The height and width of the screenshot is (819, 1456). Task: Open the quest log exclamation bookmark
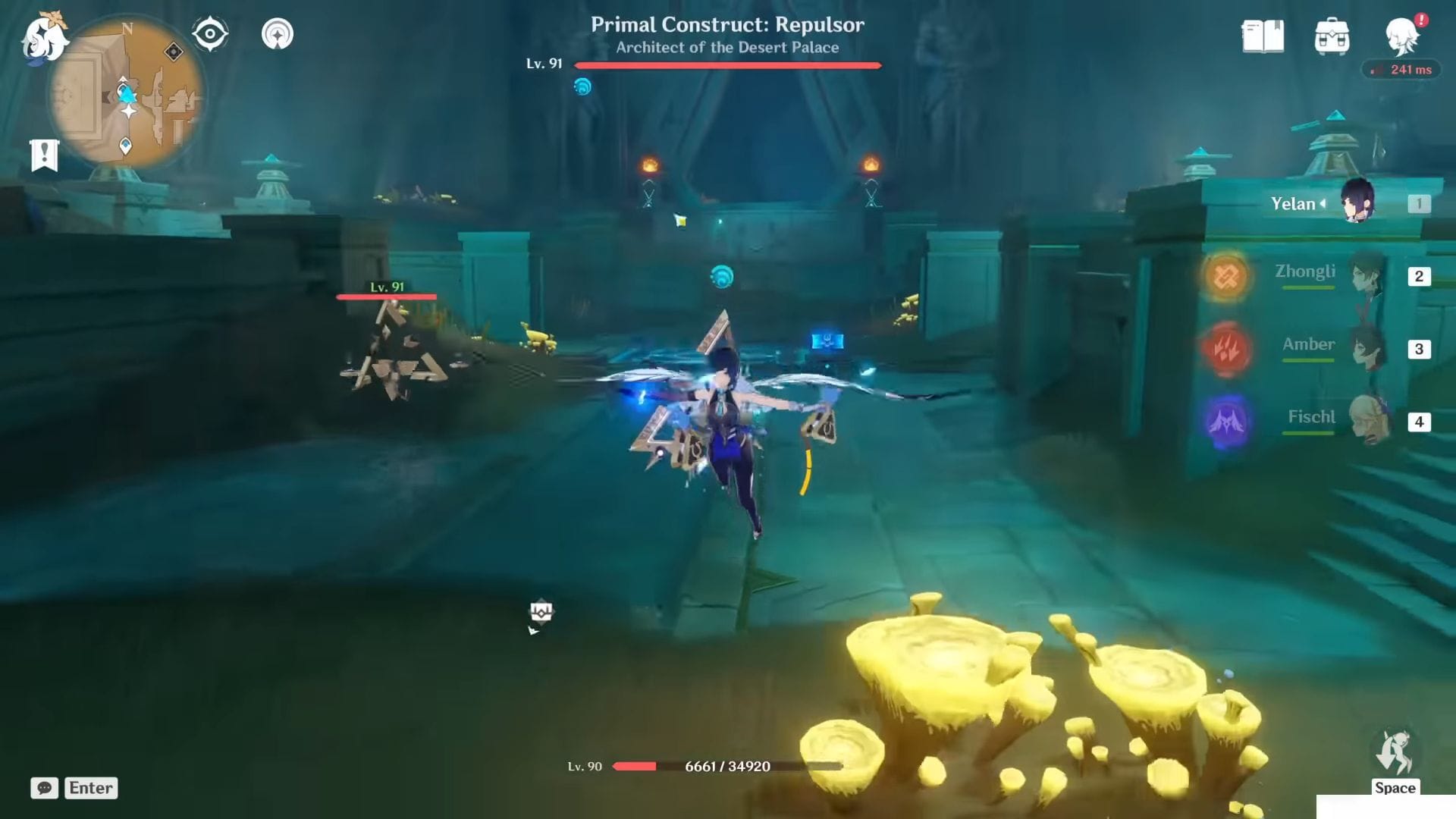[x=44, y=155]
